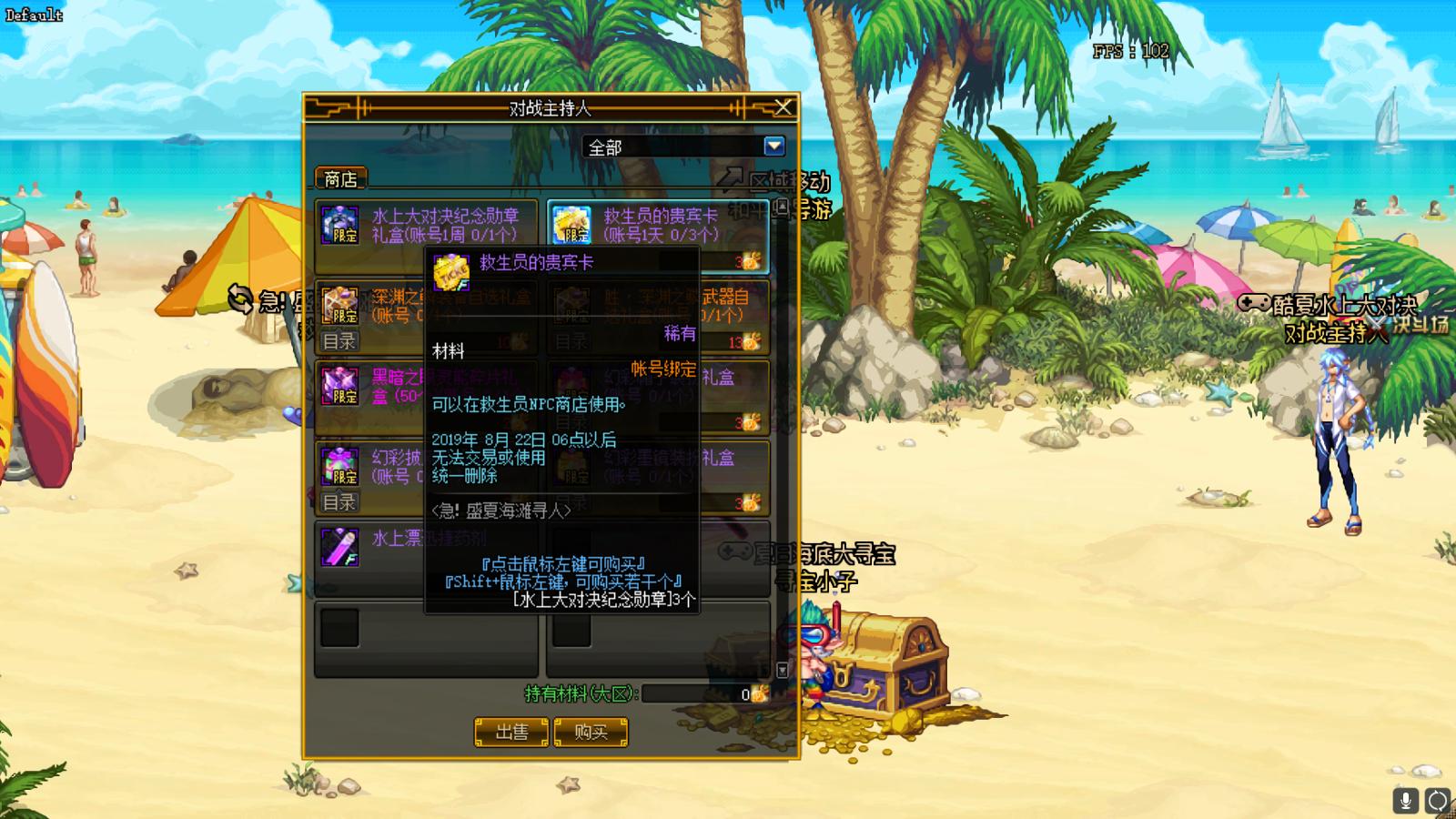Open 目录 under the 深渊之鳞 gift box
Image resolution: width=1456 pixels, height=819 pixels.
click(339, 341)
